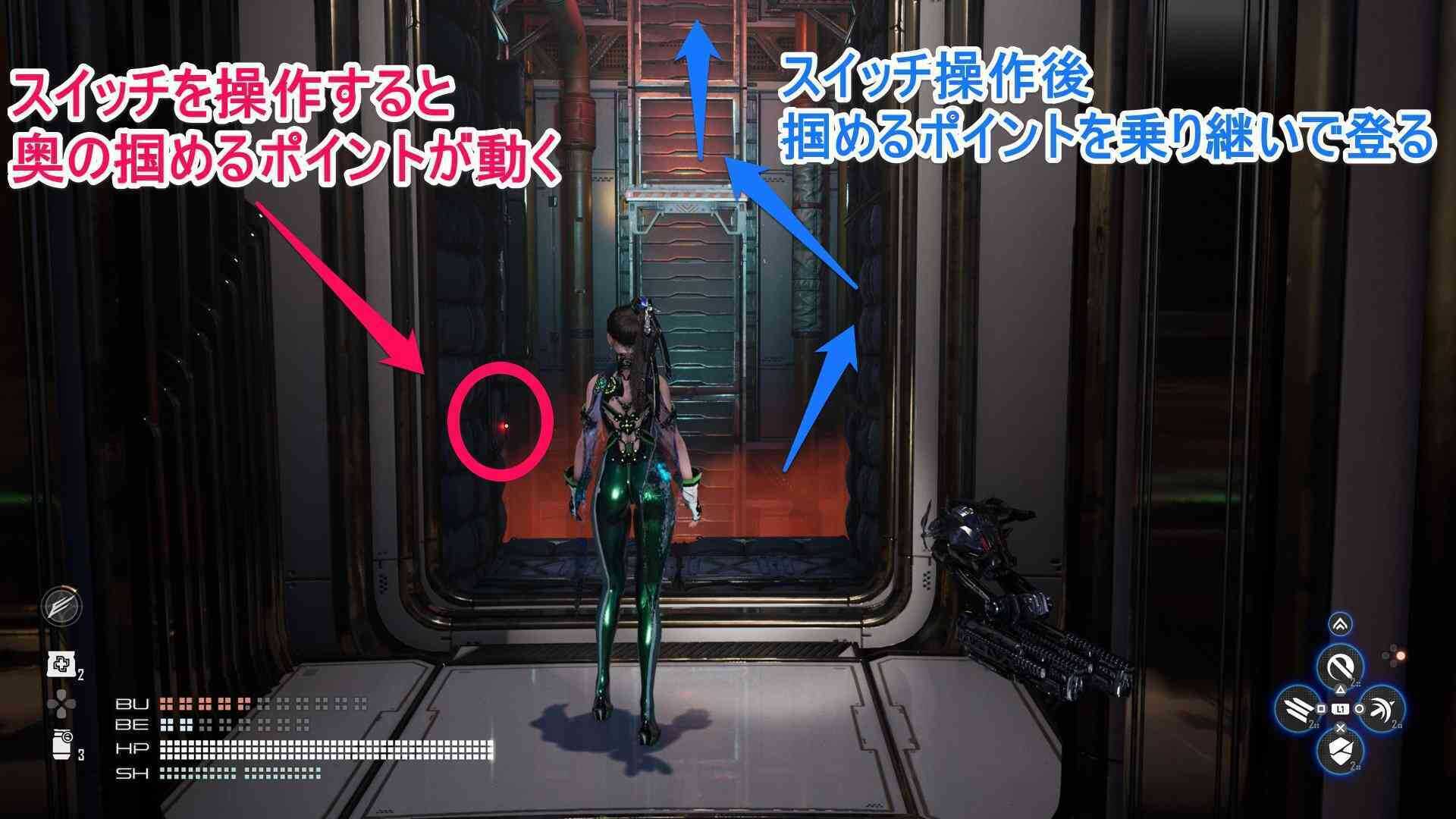The width and height of the screenshot is (1456, 819).
Task: Click the medkit icon showing count 2
Action: (x=61, y=664)
